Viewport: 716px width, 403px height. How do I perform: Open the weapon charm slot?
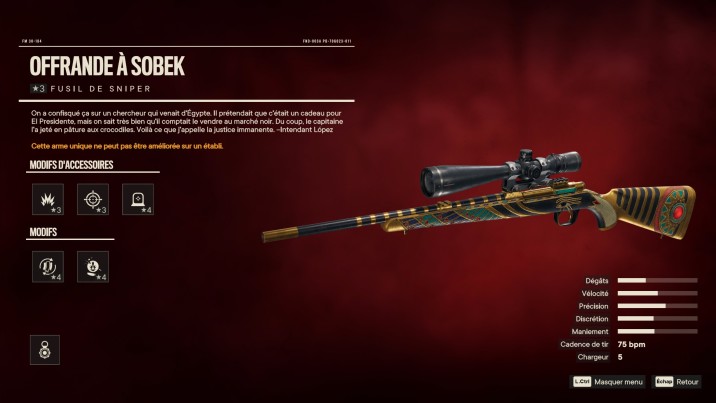pos(45,349)
